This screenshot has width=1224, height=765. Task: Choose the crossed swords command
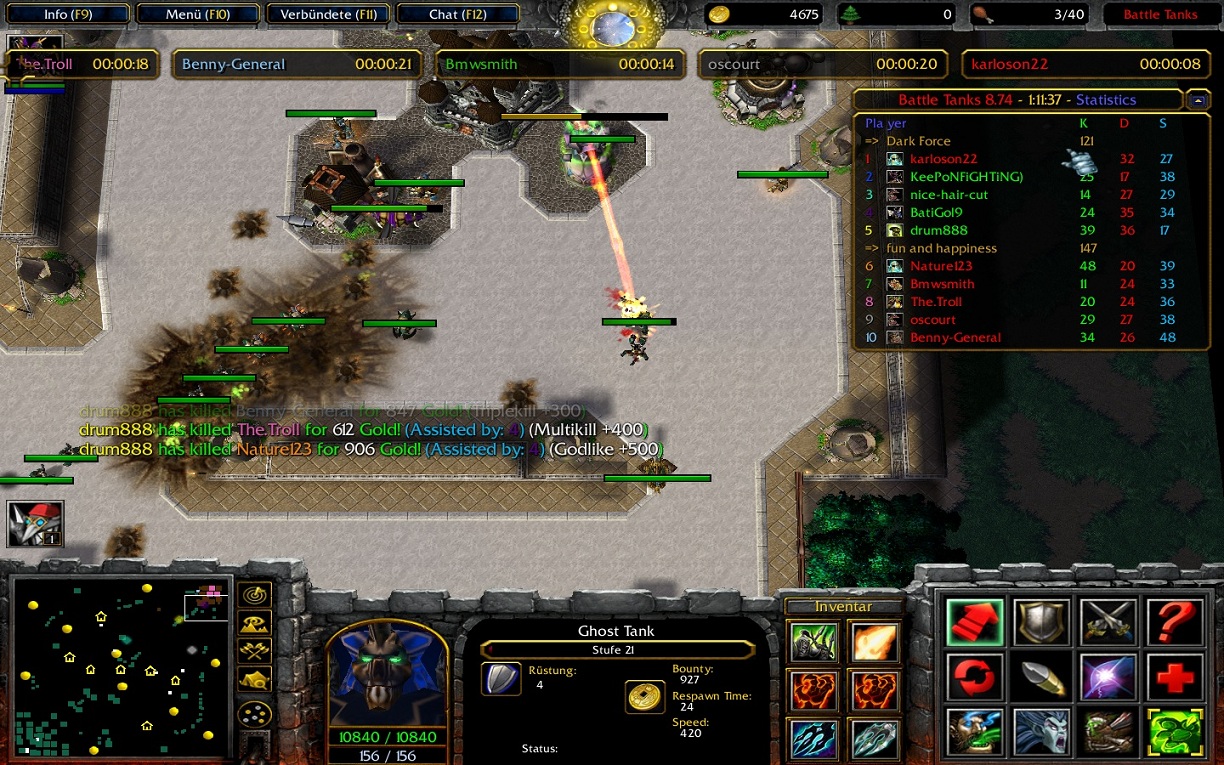[1108, 622]
